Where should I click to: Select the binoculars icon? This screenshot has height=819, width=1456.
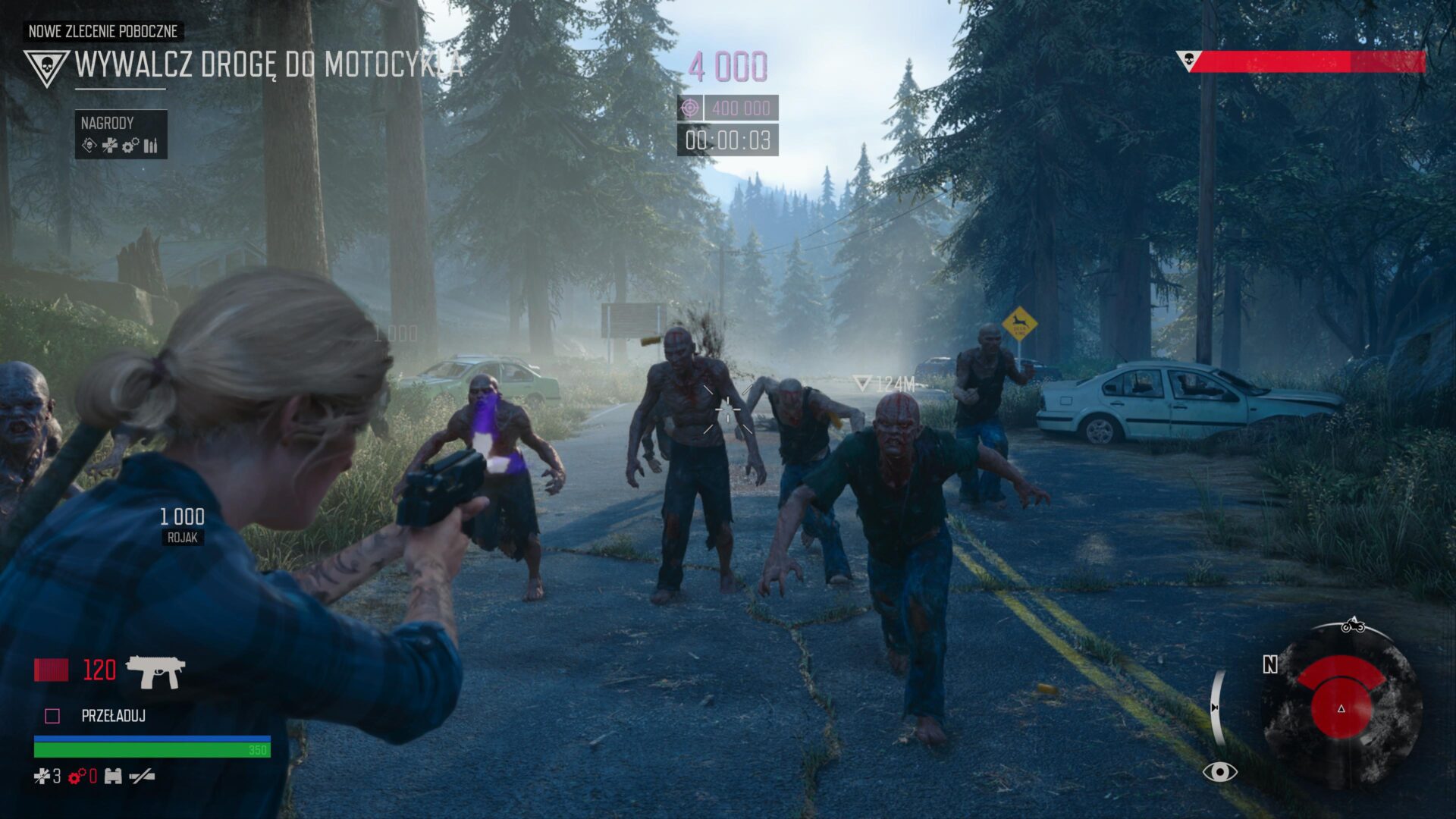click(113, 776)
